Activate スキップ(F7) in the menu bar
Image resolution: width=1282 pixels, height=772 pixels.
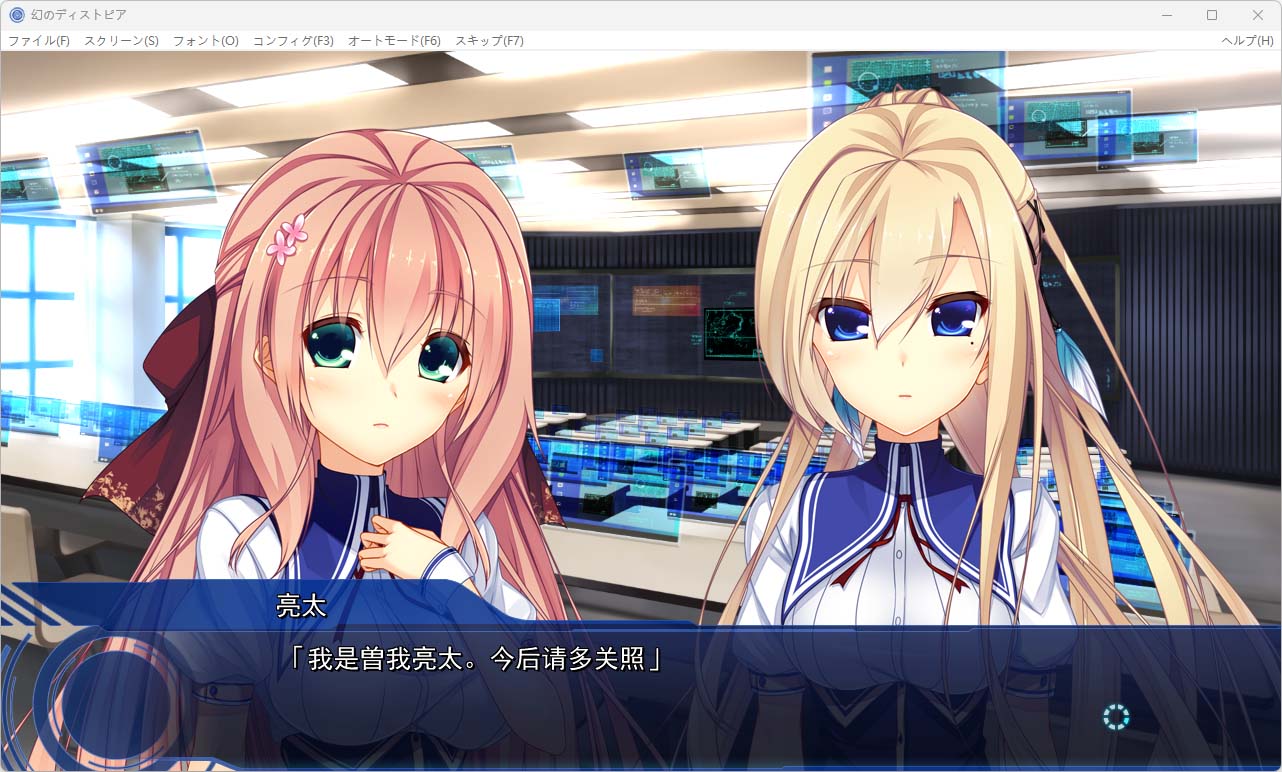pos(489,41)
